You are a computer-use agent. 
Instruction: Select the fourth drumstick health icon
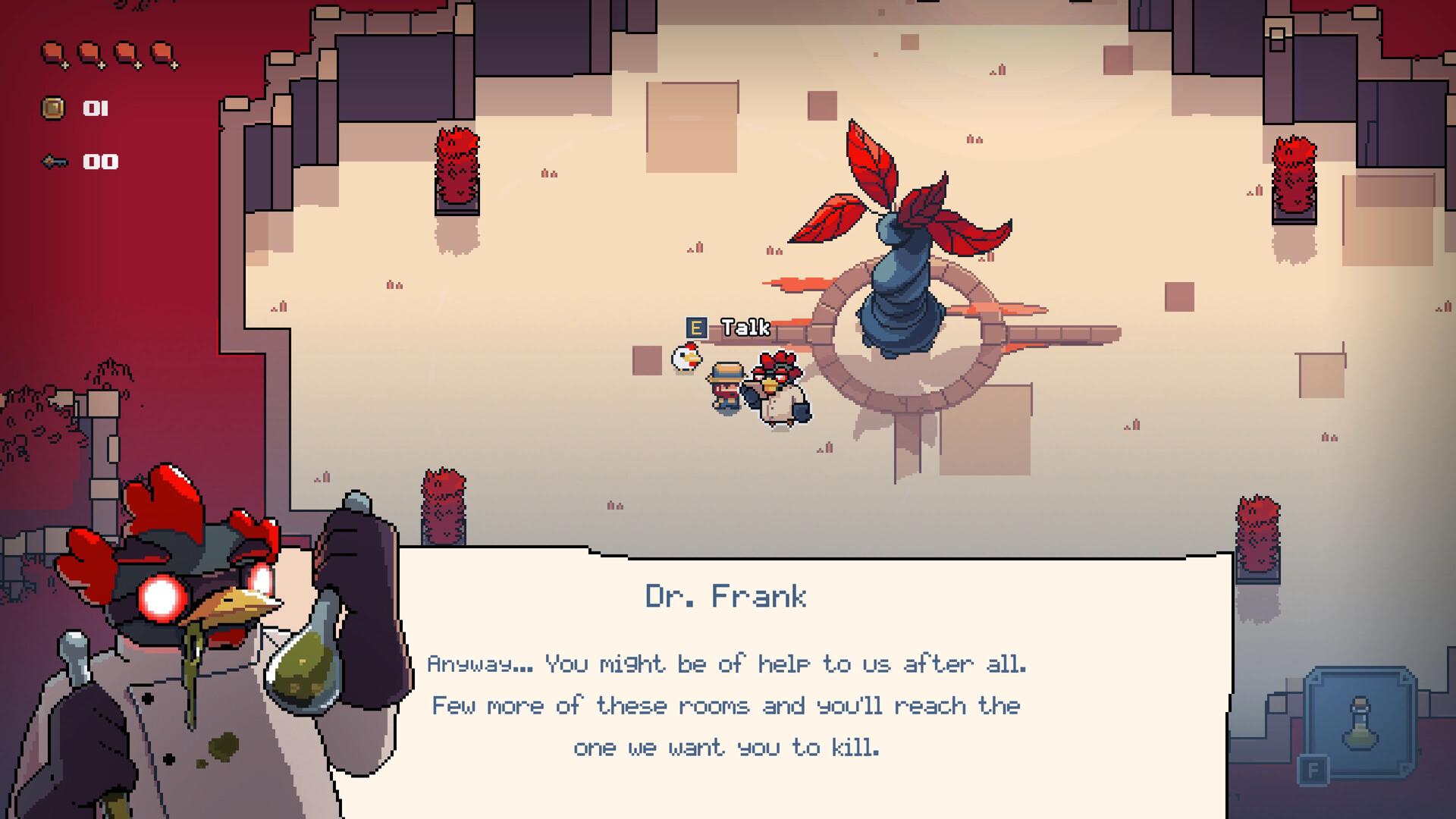162,52
